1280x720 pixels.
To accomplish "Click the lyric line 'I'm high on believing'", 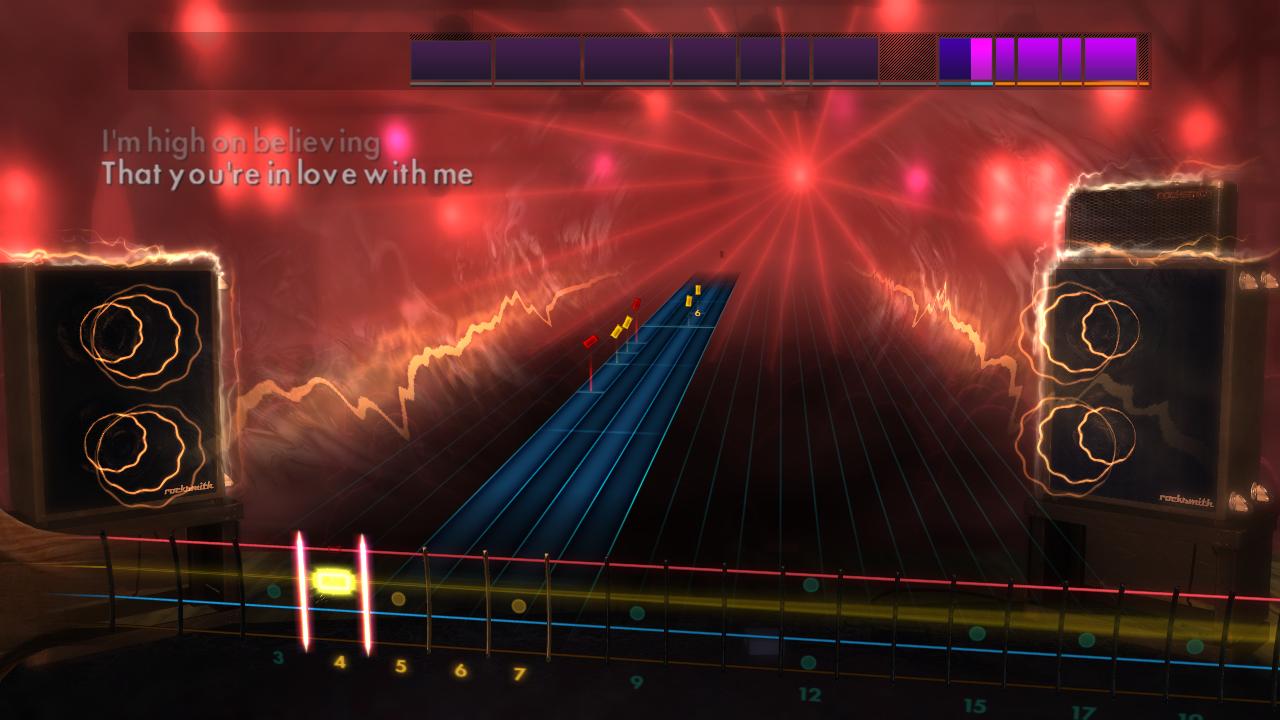I will 240,142.
